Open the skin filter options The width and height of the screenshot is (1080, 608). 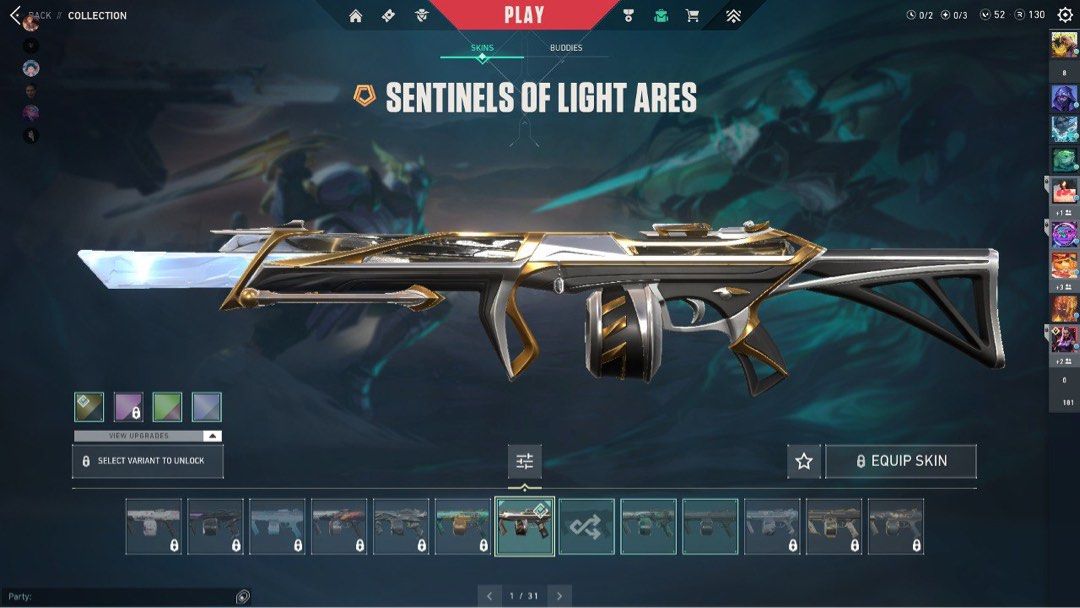coord(525,461)
